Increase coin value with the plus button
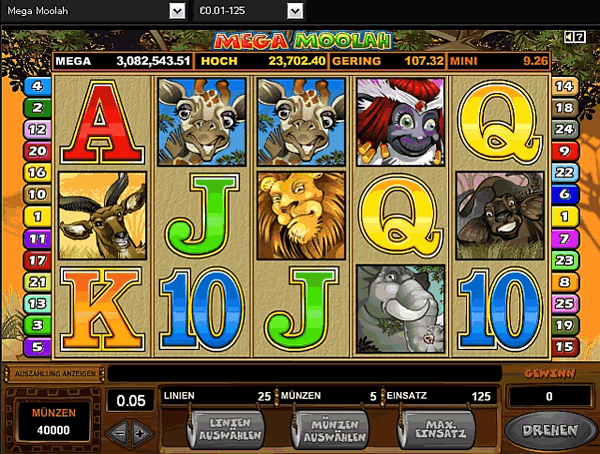Viewport: 600px width, 454px height. pos(140,432)
